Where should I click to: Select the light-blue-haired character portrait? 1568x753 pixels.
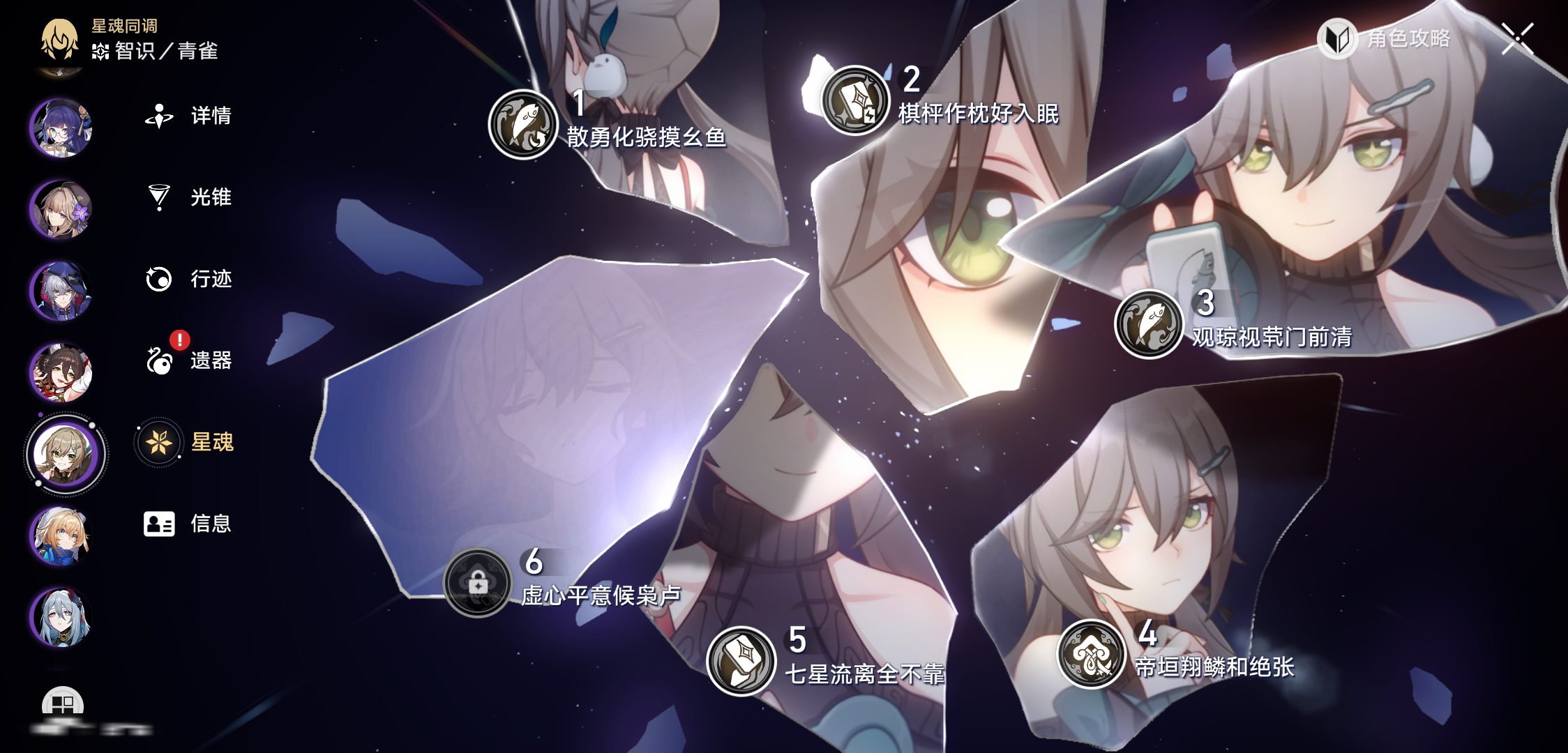(x=61, y=617)
